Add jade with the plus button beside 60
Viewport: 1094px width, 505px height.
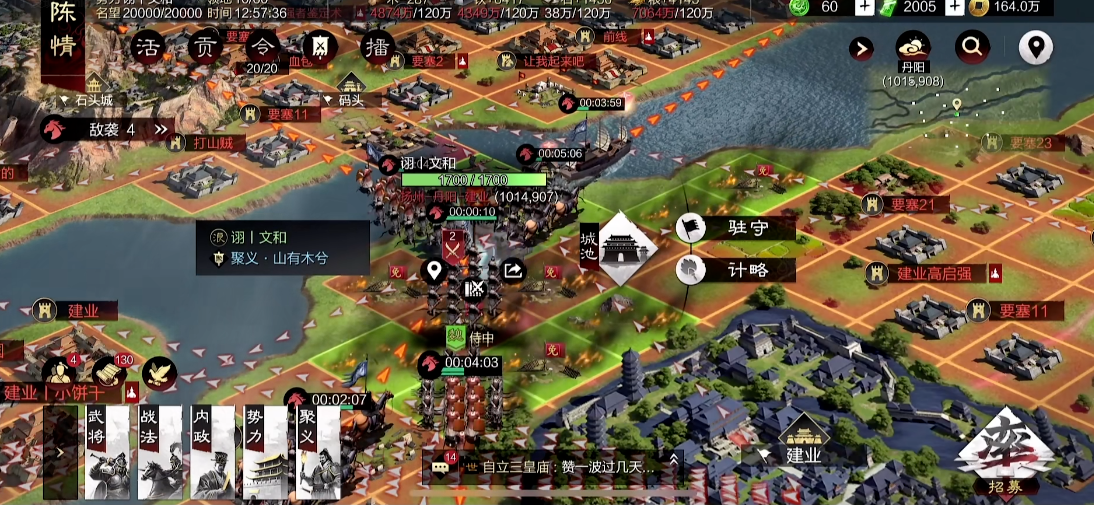pos(865,7)
